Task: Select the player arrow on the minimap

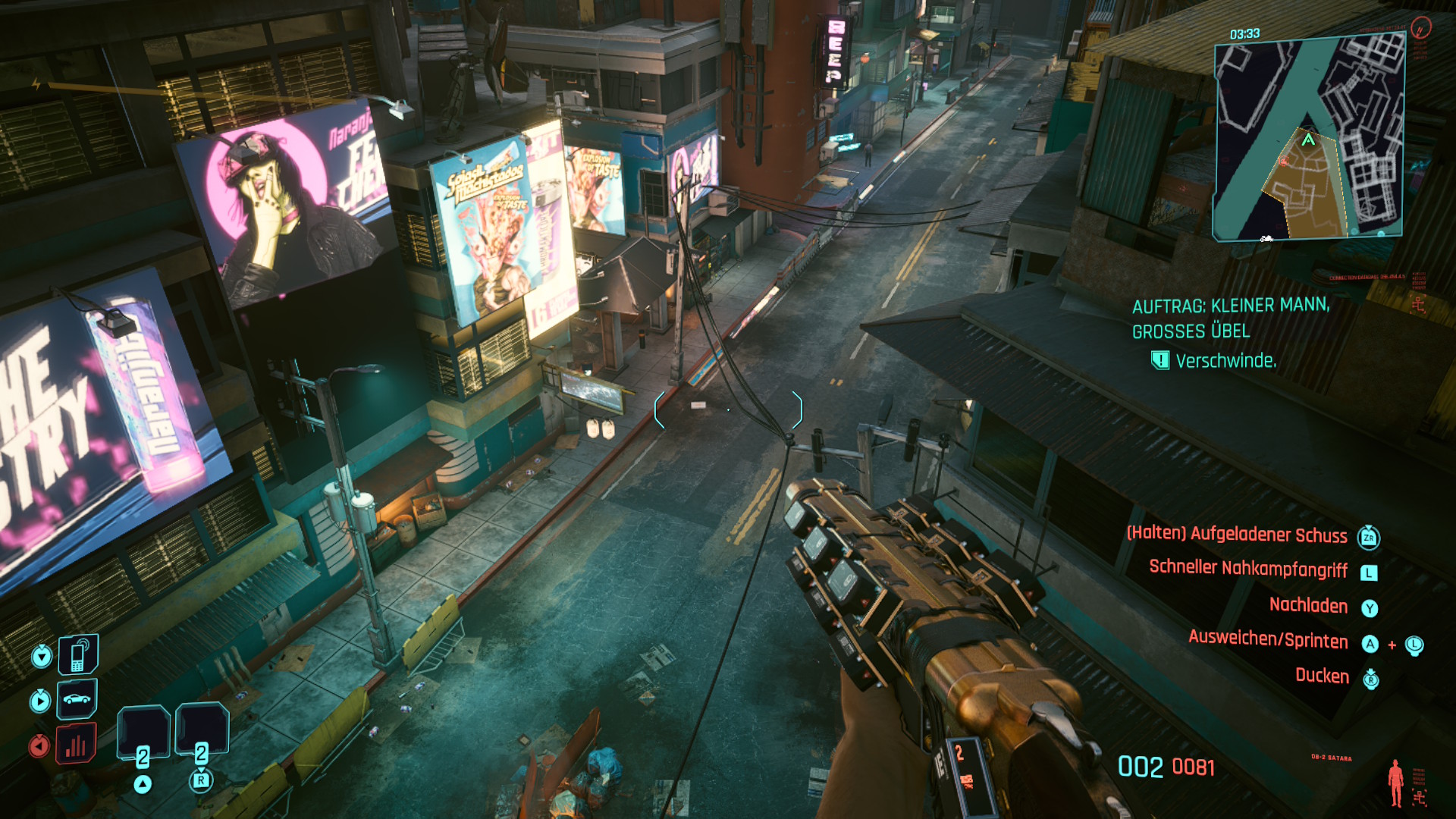Action: 1308,140
